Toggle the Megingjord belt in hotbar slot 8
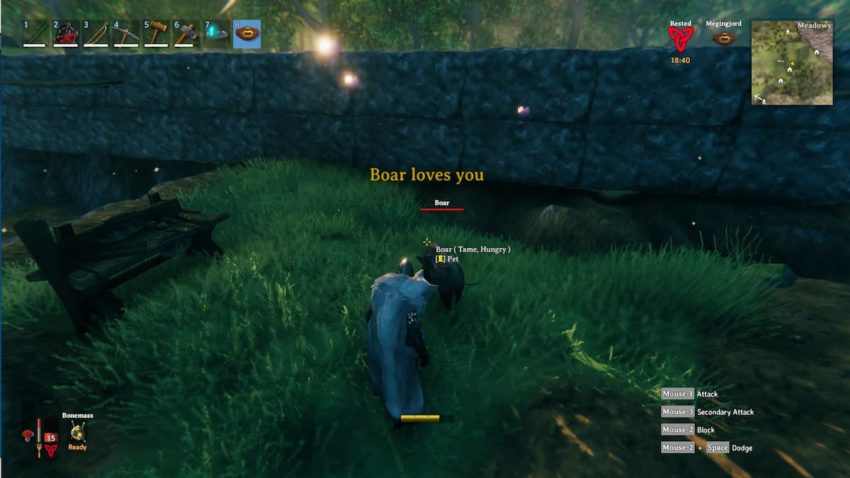Image resolution: width=850 pixels, height=478 pixels. tap(247, 34)
